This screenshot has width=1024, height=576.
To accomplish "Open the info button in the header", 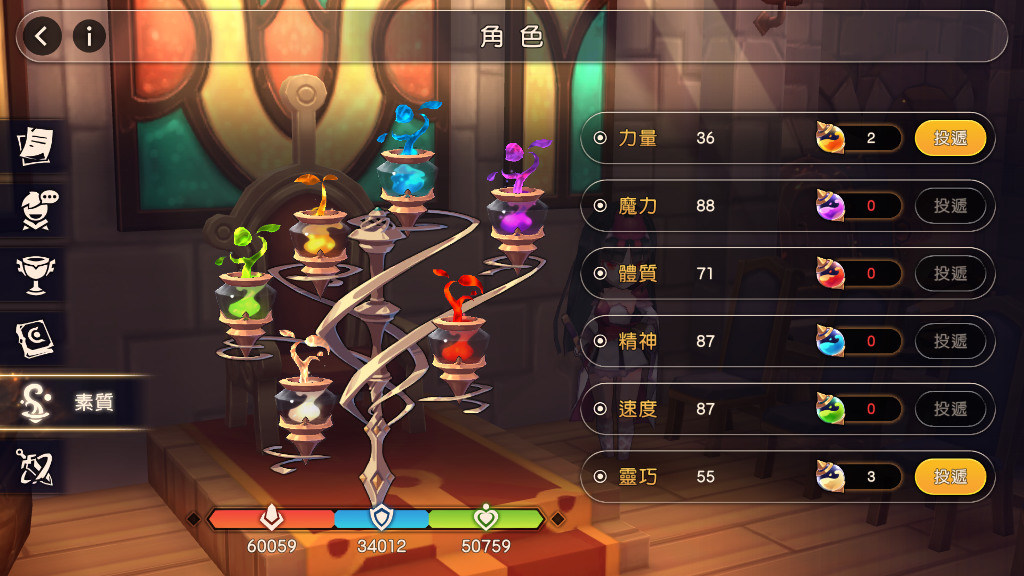I will pyautogui.click(x=89, y=37).
